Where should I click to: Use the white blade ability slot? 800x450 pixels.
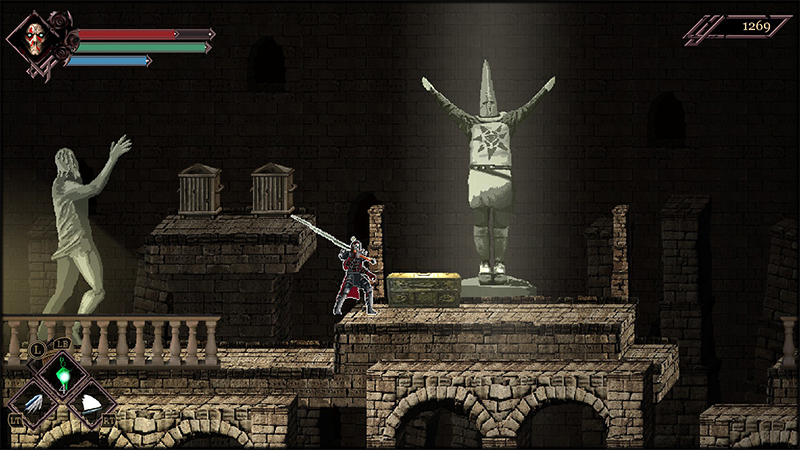point(90,403)
